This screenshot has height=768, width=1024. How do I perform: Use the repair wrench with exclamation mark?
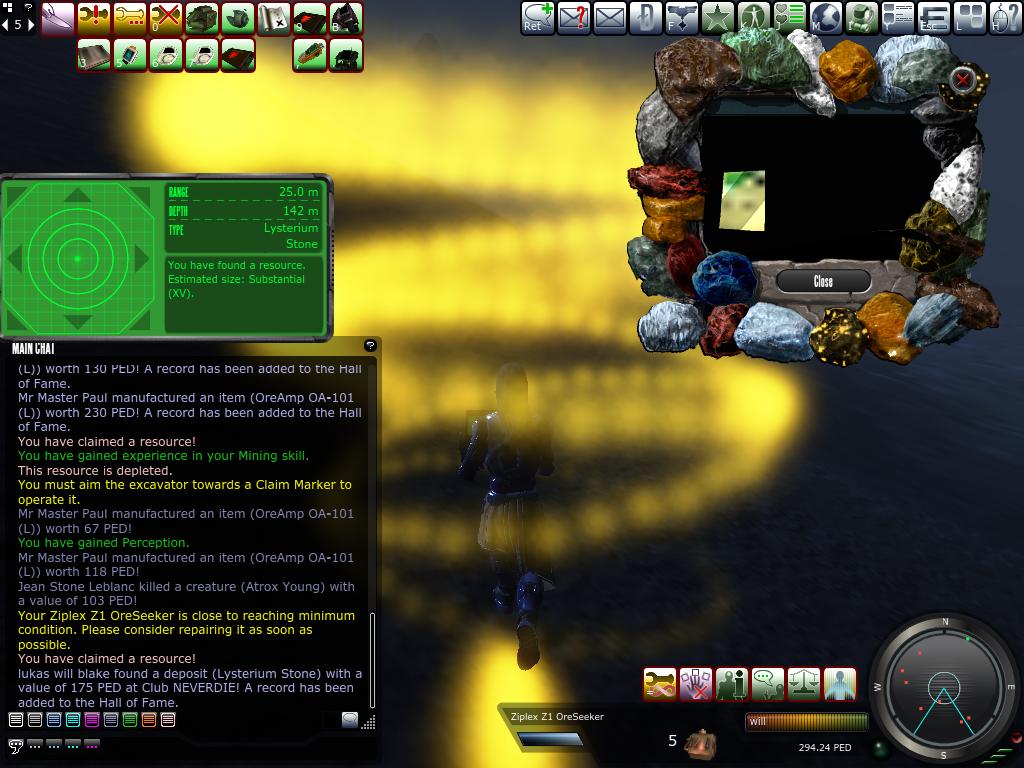pyautogui.click(x=93, y=17)
